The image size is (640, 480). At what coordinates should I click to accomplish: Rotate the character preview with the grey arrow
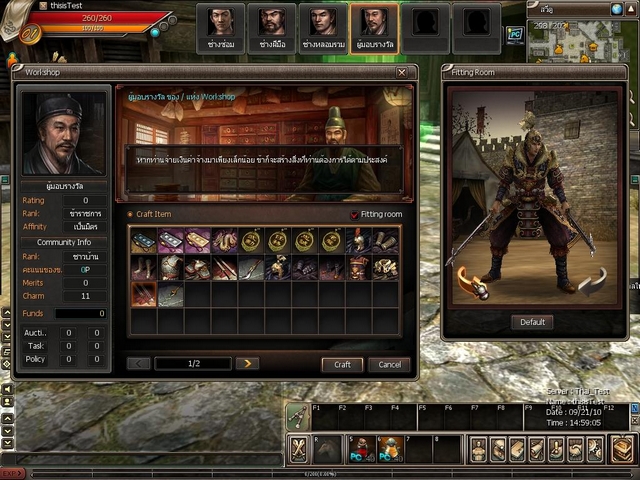coord(592,284)
